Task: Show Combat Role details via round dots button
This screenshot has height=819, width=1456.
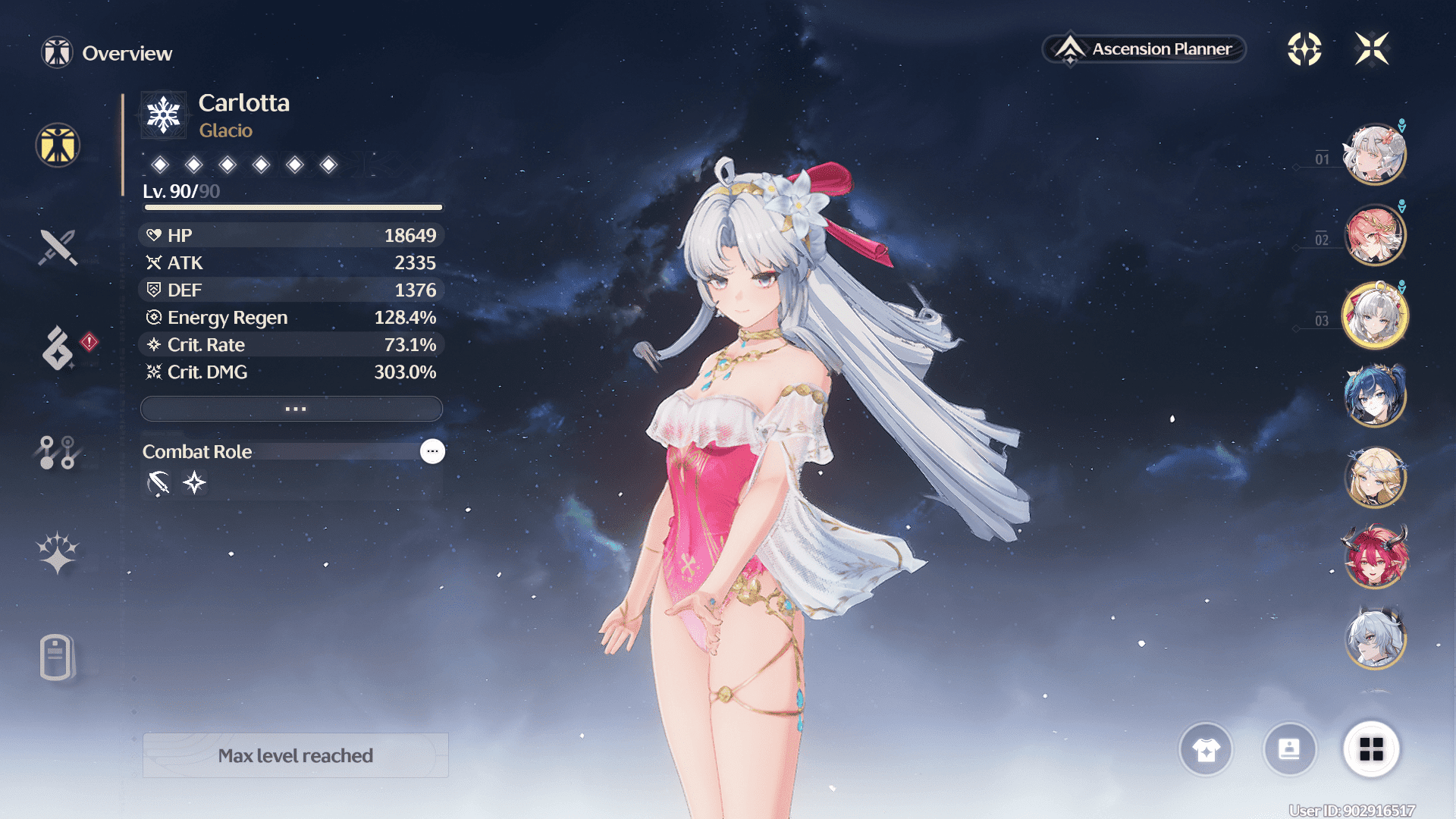Action: [432, 451]
